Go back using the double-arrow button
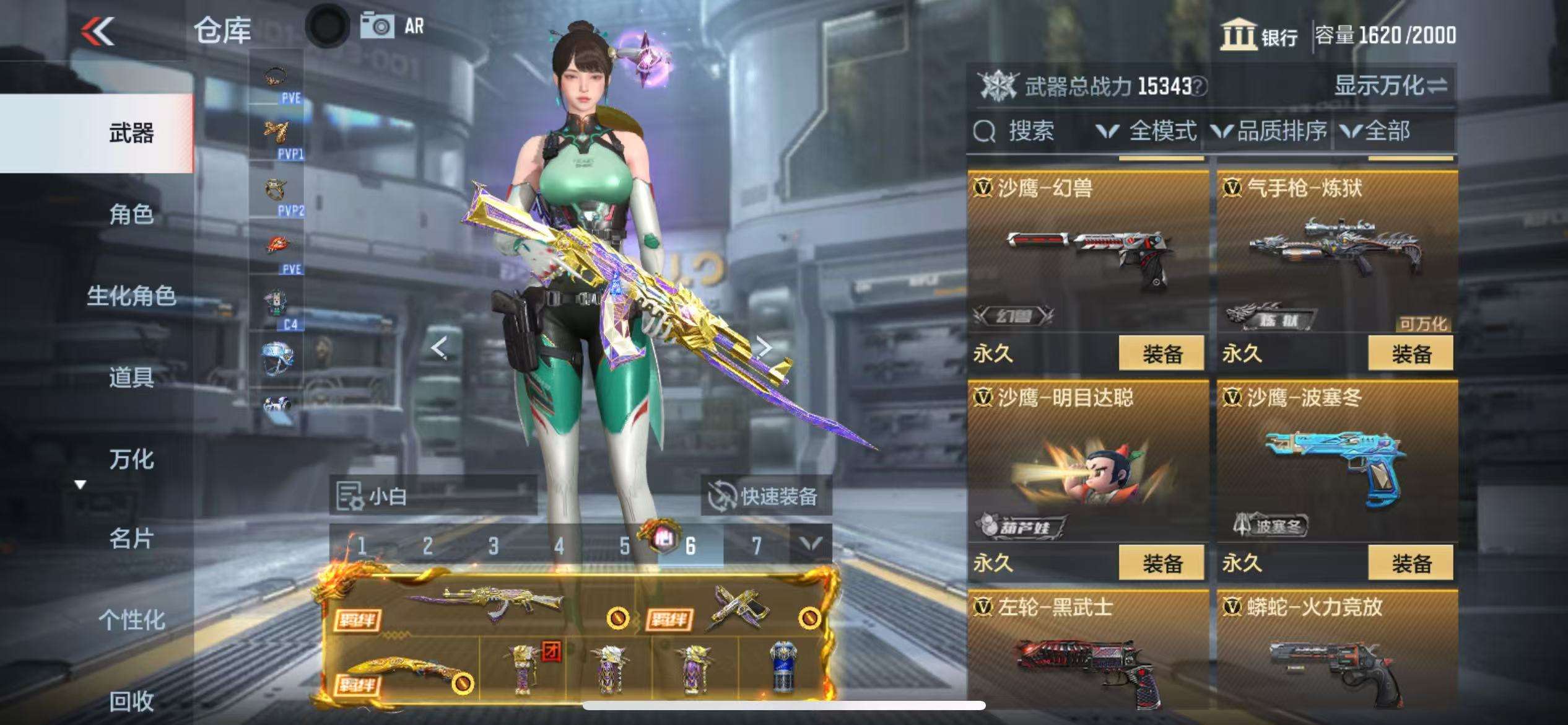Viewport: 1568px width, 725px height. [98, 31]
